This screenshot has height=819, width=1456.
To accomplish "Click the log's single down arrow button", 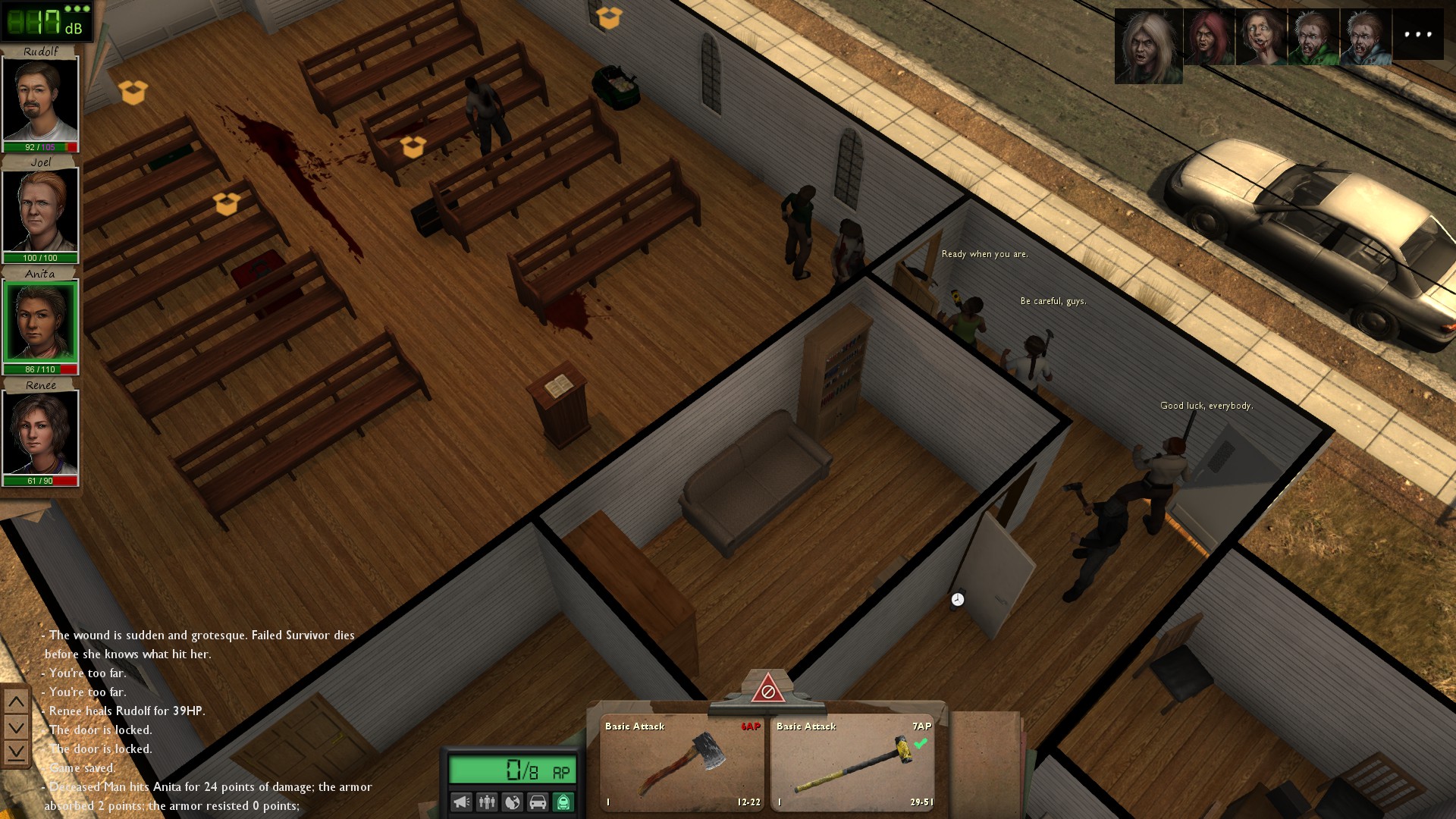I will click(16, 727).
